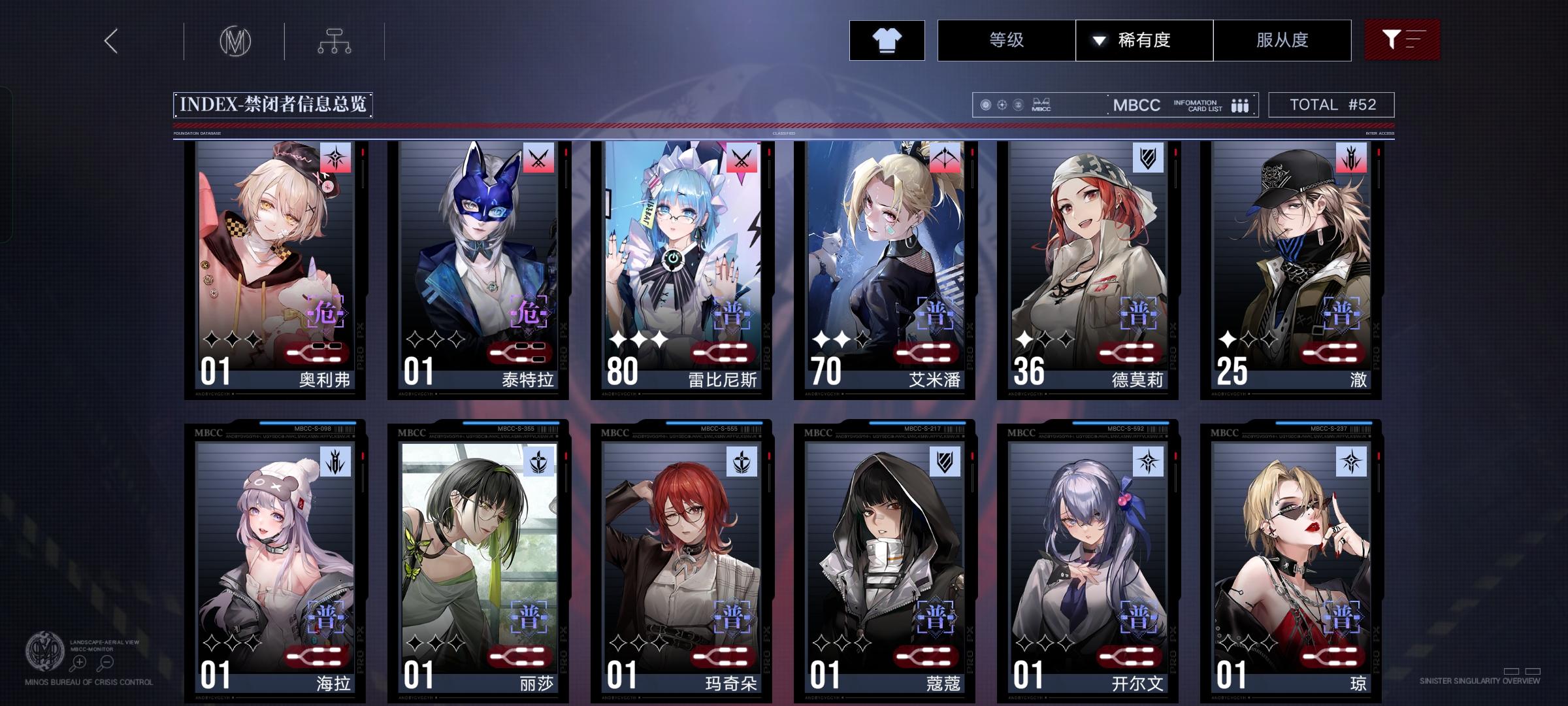
Task: Open the 稀有度 rarity sort dropdown
Action: click(1145, 40)
